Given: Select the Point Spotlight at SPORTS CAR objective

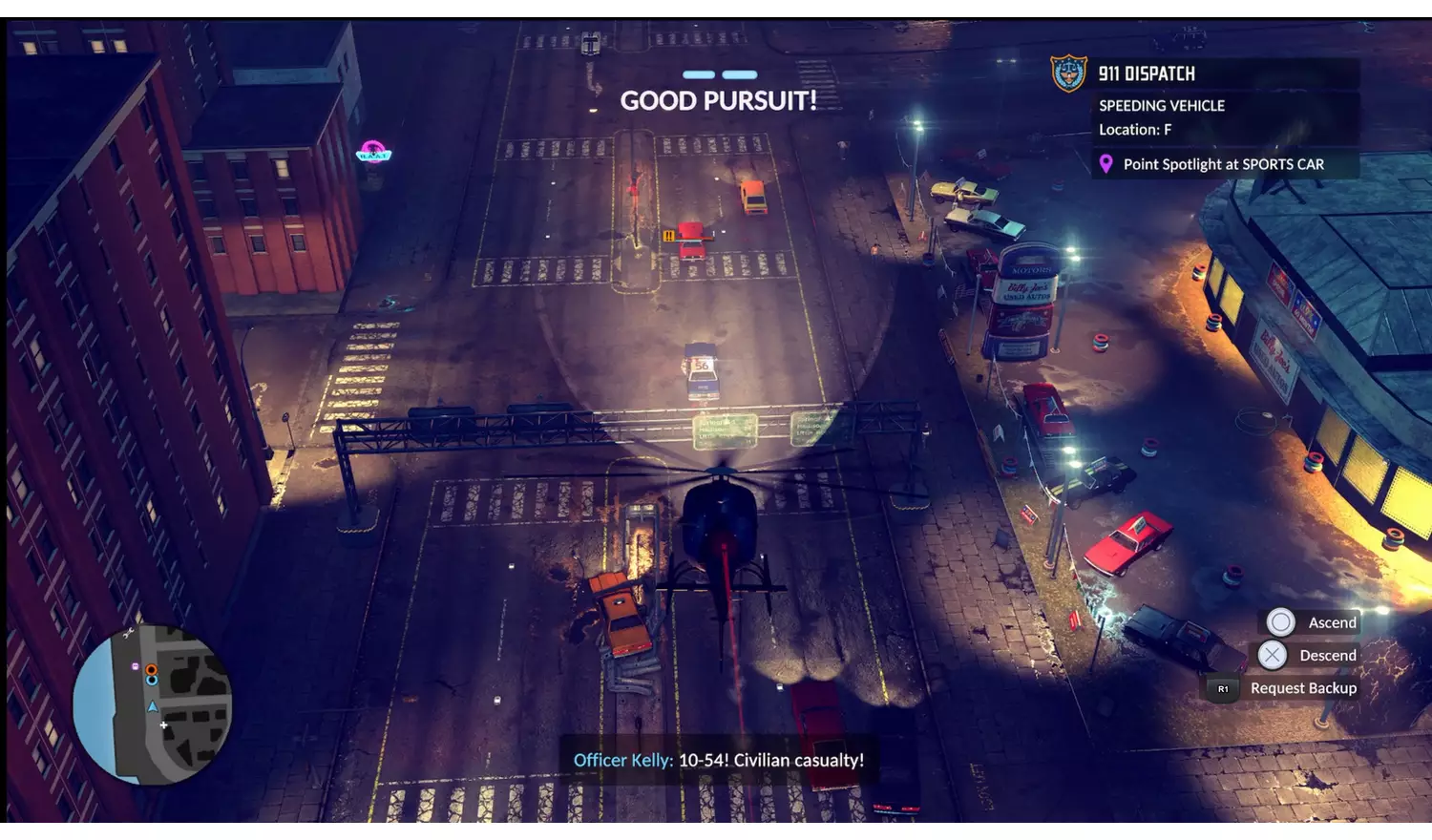Looking at the screenshot, I should tap(1223, 164).
